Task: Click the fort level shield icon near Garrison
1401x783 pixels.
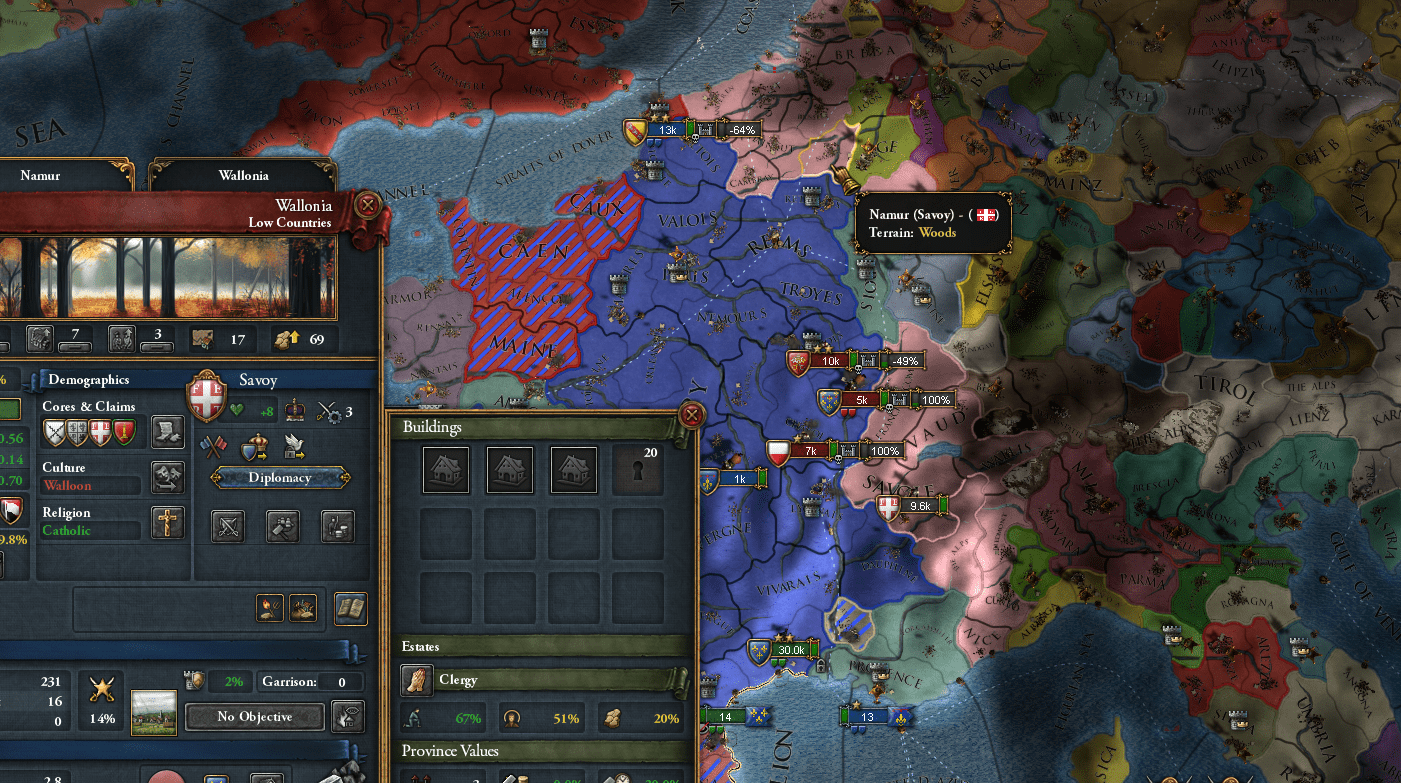Action: coord(194,680)
